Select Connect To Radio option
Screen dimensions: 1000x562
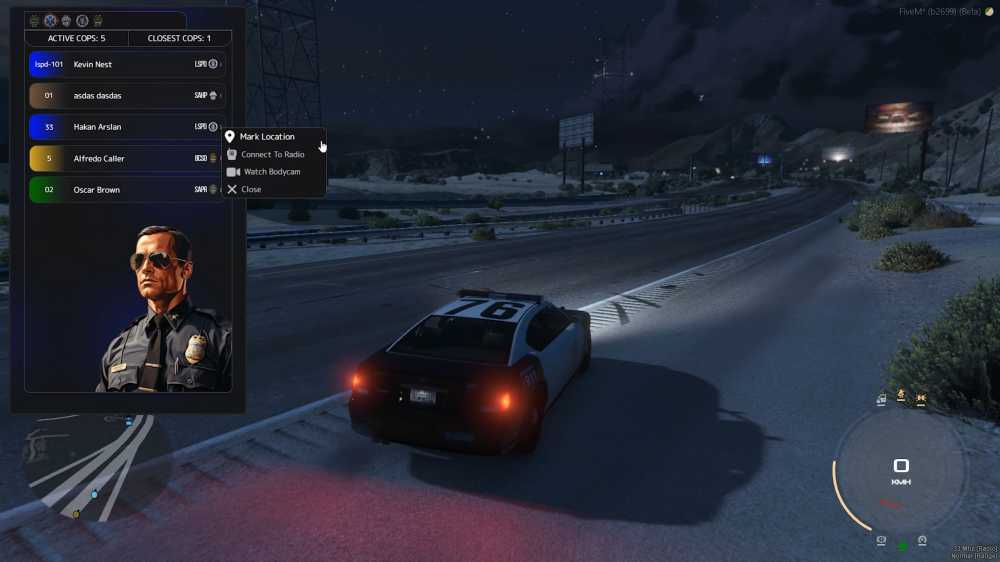[272, 154]
